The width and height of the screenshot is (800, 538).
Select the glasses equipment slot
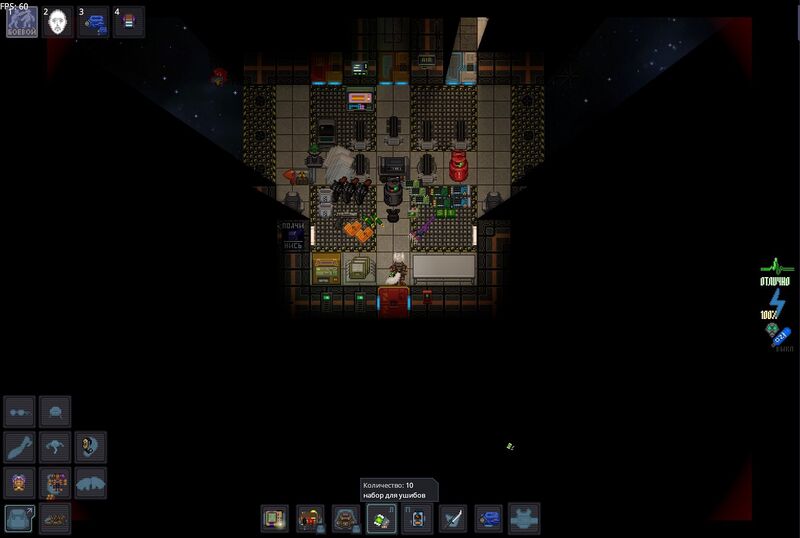click(20, 412)
